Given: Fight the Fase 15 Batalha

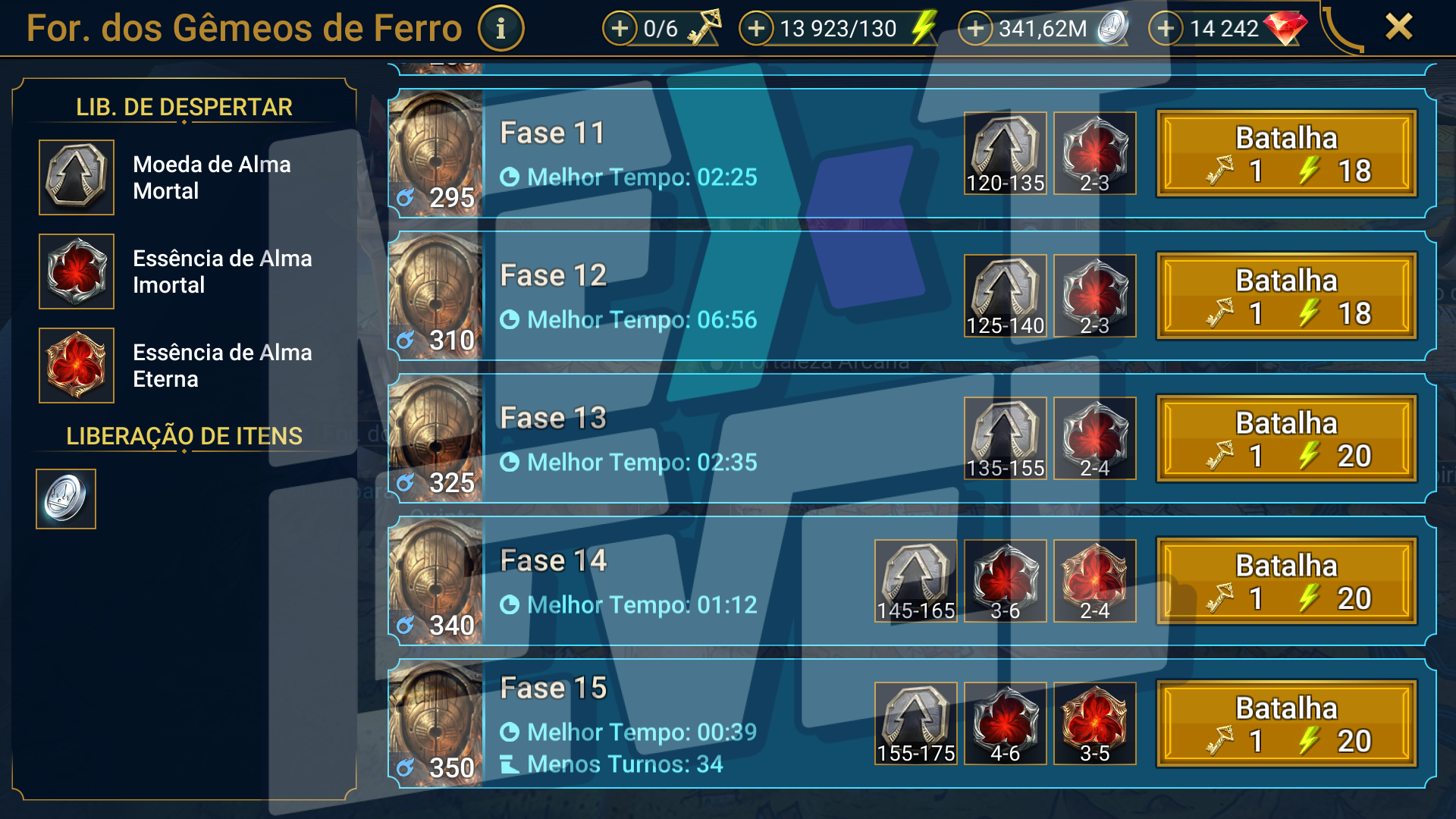Looking at the screenshot, I should click(1286, 724).
